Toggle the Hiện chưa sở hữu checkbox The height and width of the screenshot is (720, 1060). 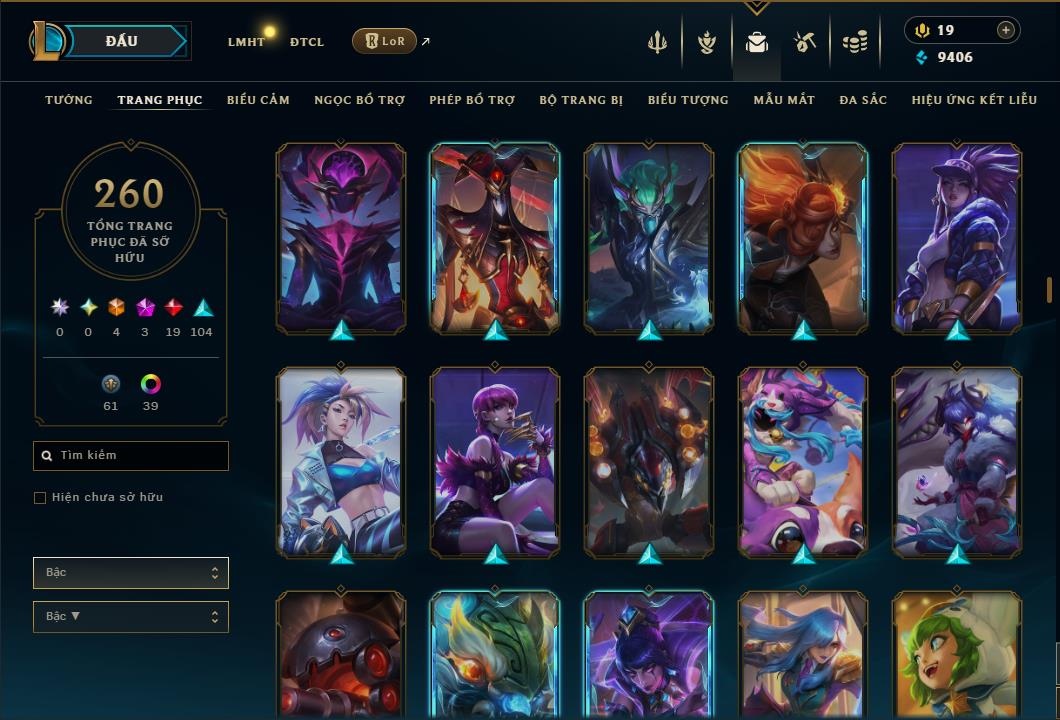[x=40, y=498]
